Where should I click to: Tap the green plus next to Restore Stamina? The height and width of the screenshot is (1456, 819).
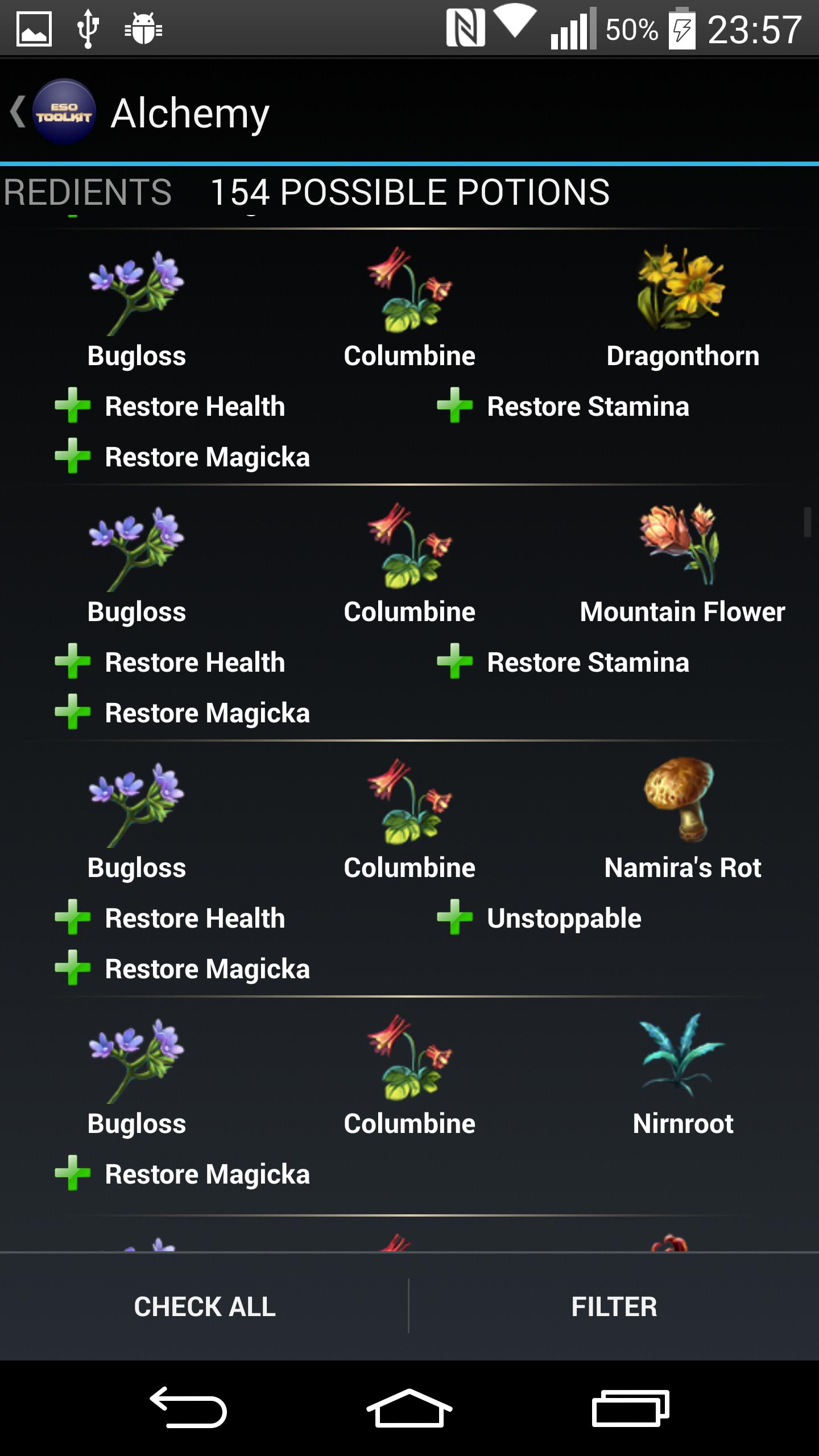click(456, 406)
